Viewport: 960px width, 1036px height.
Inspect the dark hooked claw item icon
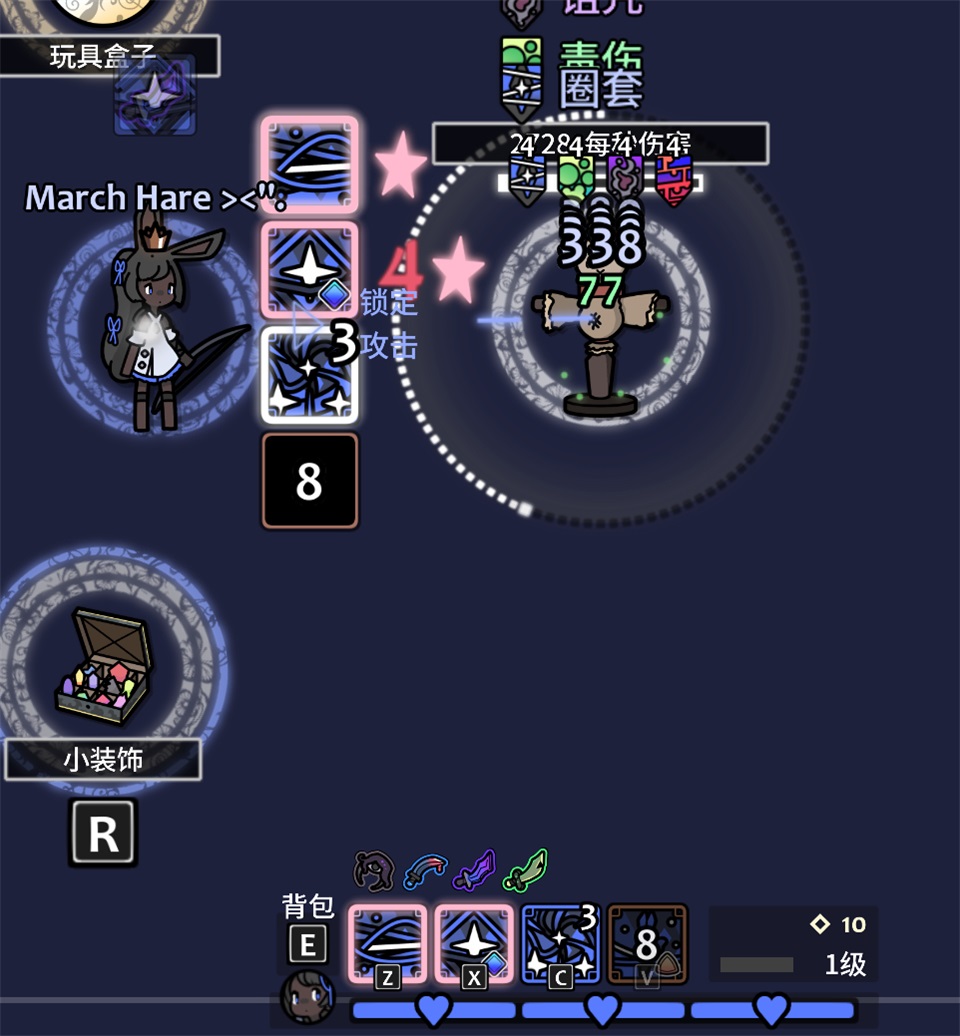tap(374, 869)
